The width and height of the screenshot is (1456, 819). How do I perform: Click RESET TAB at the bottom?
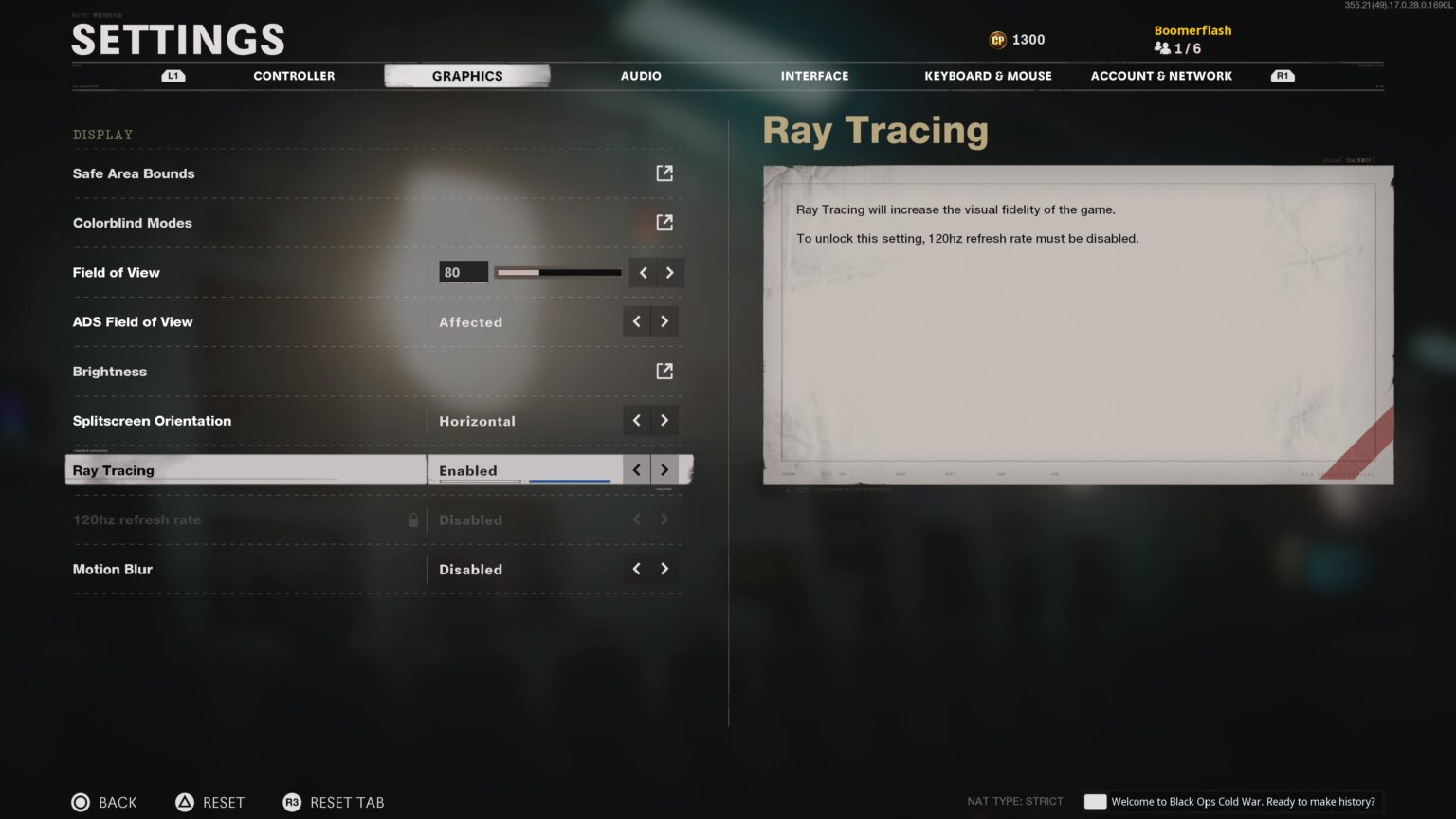pos(334,802)
